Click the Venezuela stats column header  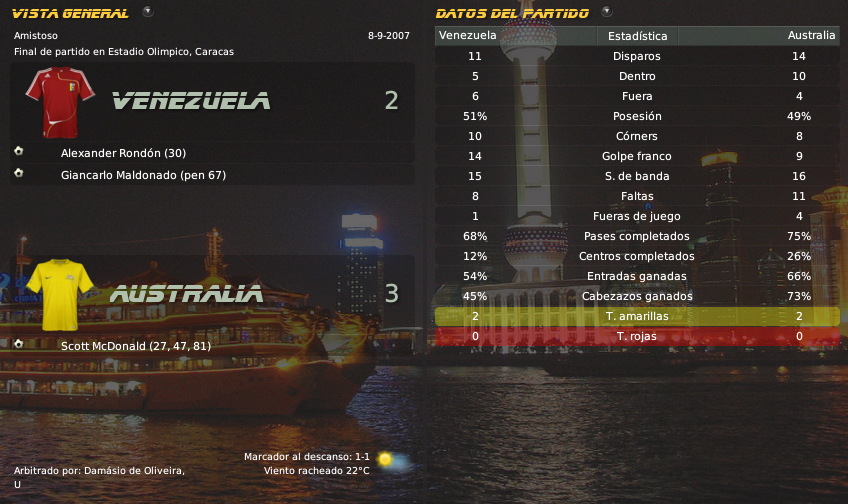[x=468, y=36]
